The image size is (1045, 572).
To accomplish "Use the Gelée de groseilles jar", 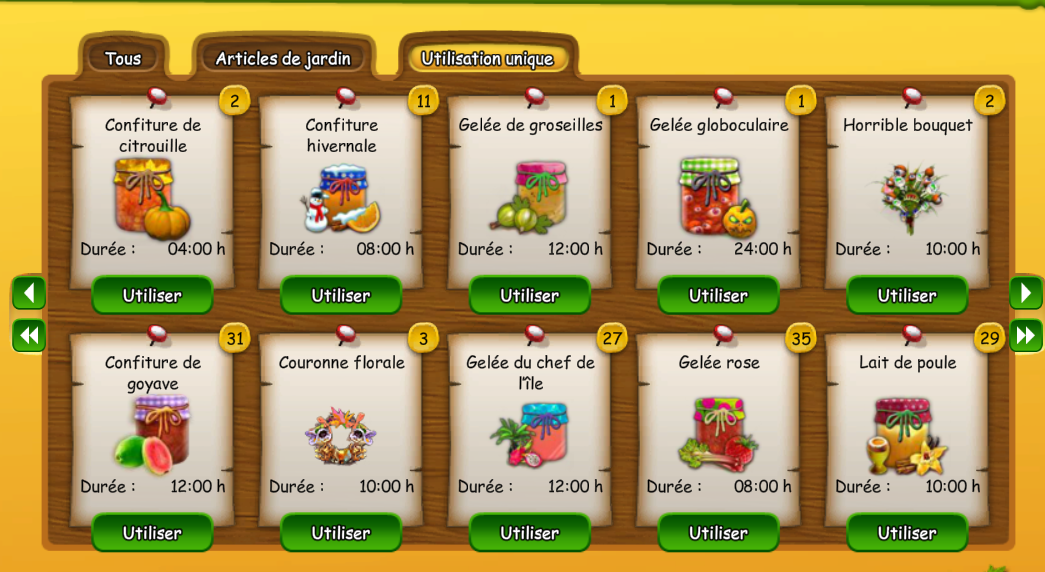I will 530,295.
